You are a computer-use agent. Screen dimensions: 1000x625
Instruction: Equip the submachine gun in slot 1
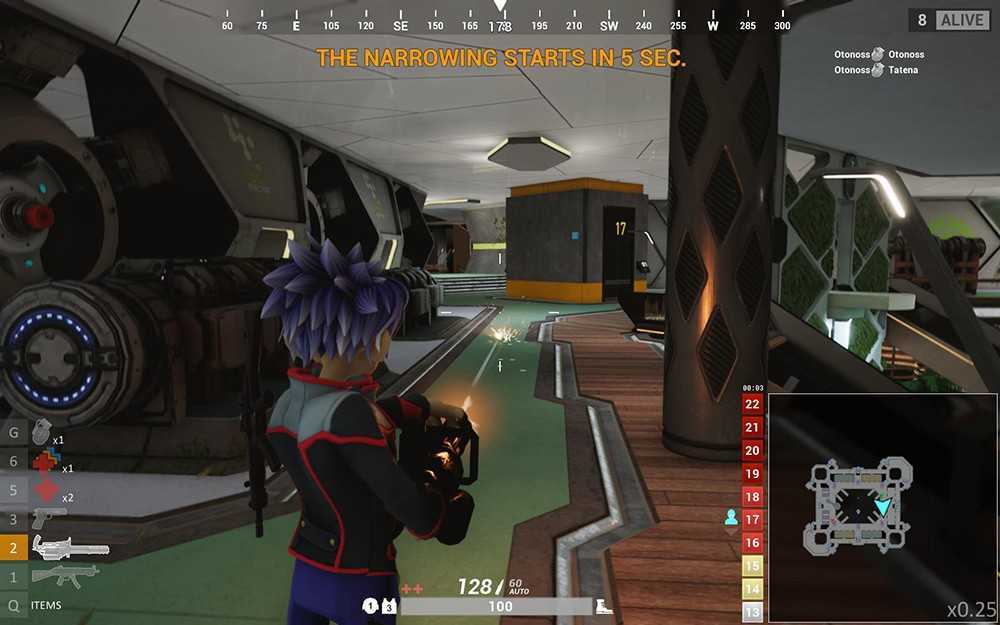(x=64, y=576)
